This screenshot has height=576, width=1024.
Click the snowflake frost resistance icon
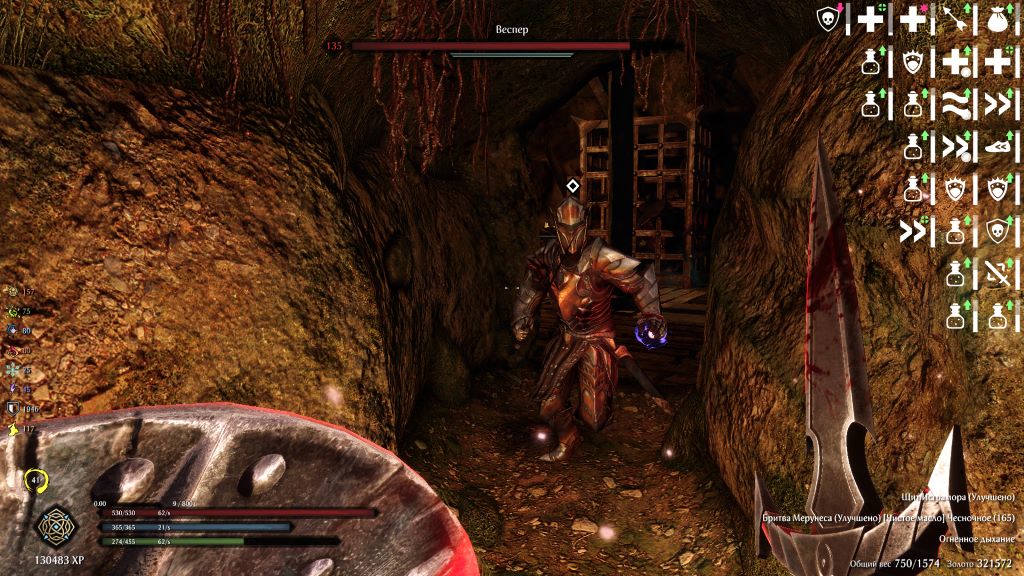coord(13,370)
